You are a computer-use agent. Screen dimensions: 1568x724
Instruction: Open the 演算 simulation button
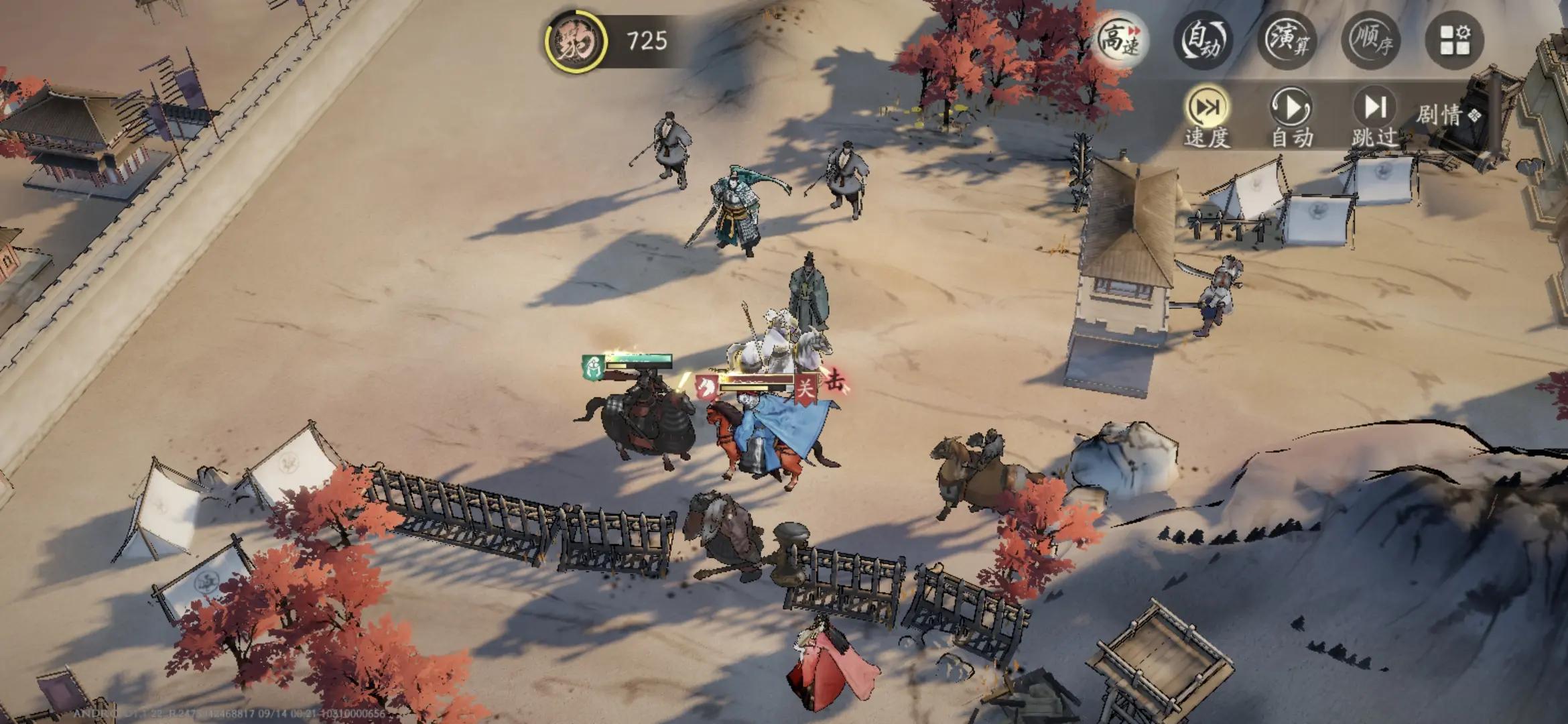(x=1287, y=40)
